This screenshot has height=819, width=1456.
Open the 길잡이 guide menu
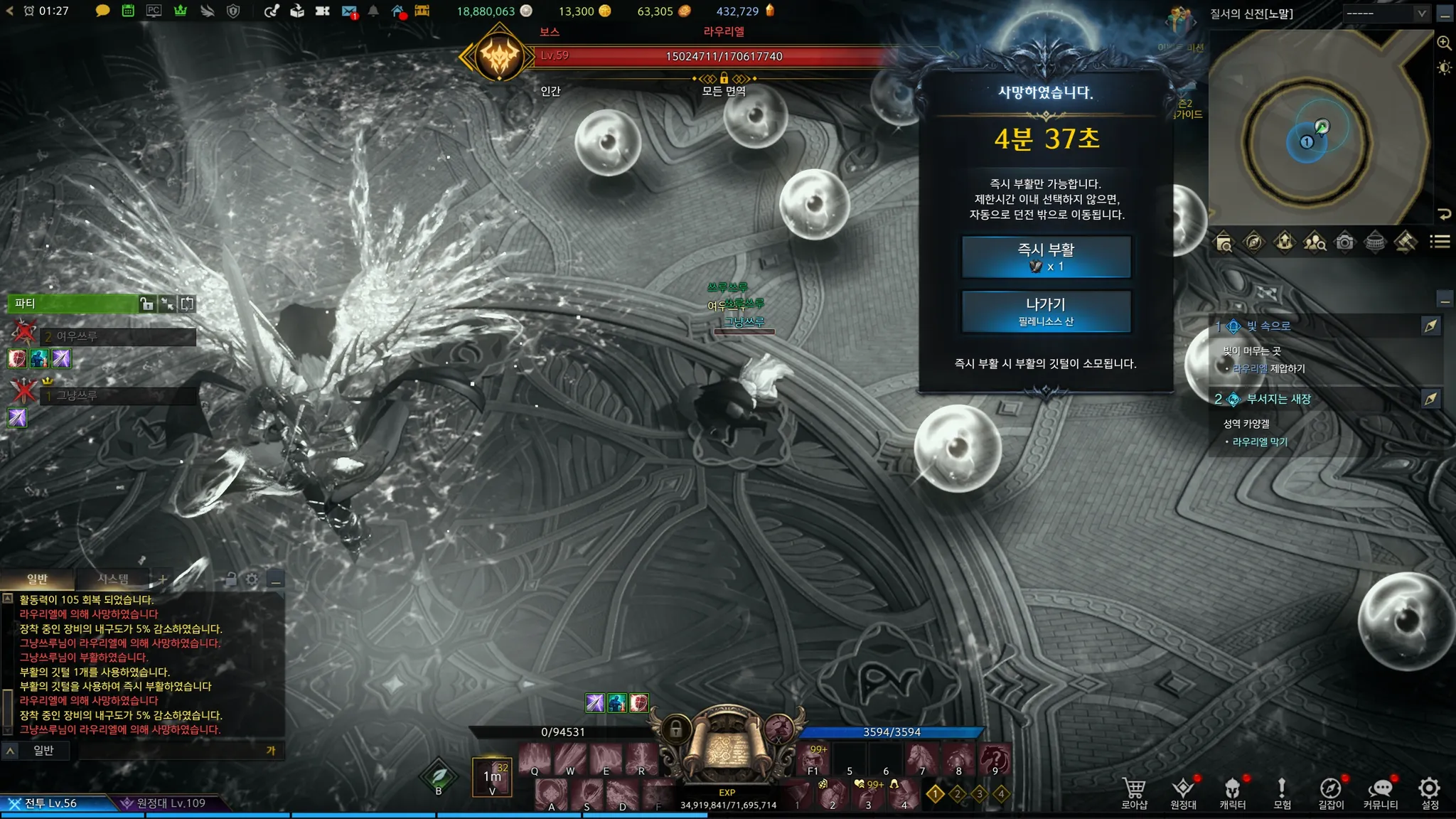(x=1331, y=793)
